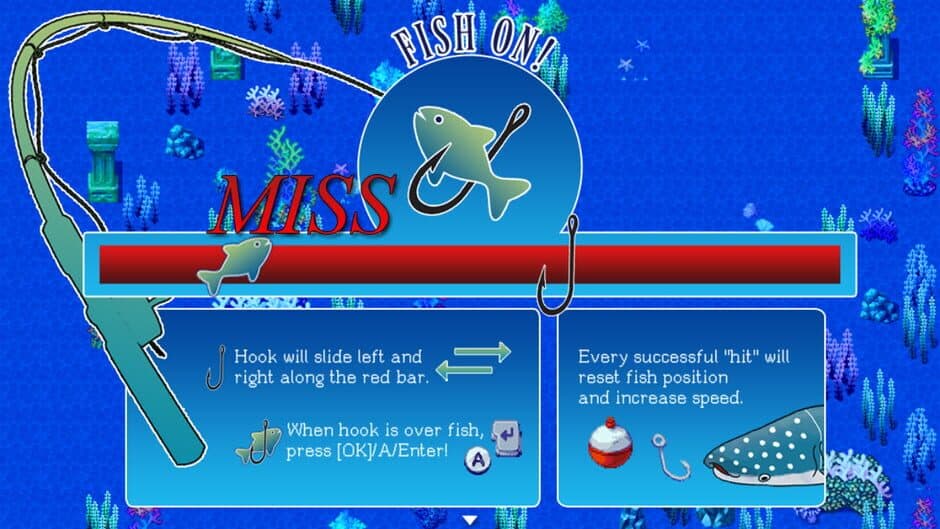
Task: Click the white continue arrow below the panels
Action: (x=470, y=519)
